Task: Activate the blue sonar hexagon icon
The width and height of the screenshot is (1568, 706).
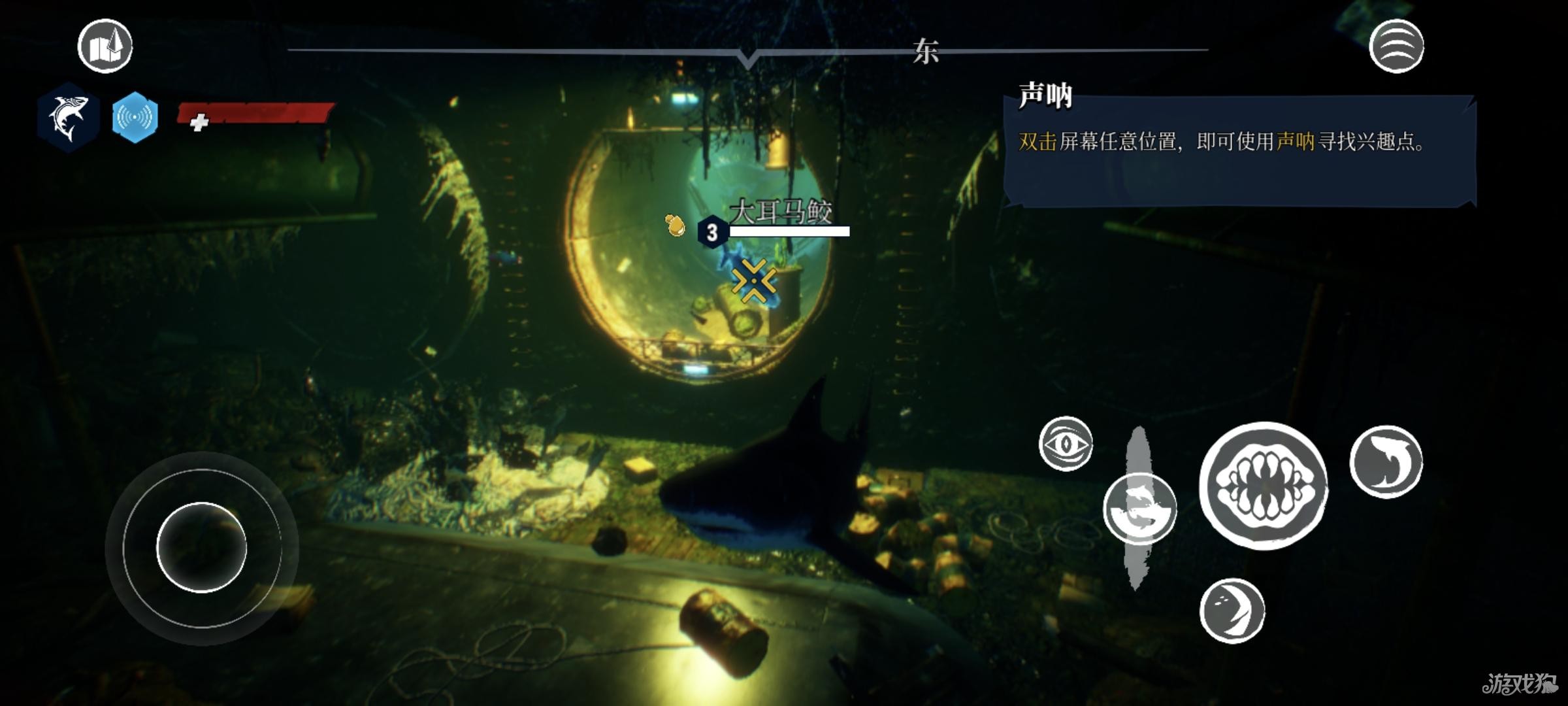Action: pos(135,118)
